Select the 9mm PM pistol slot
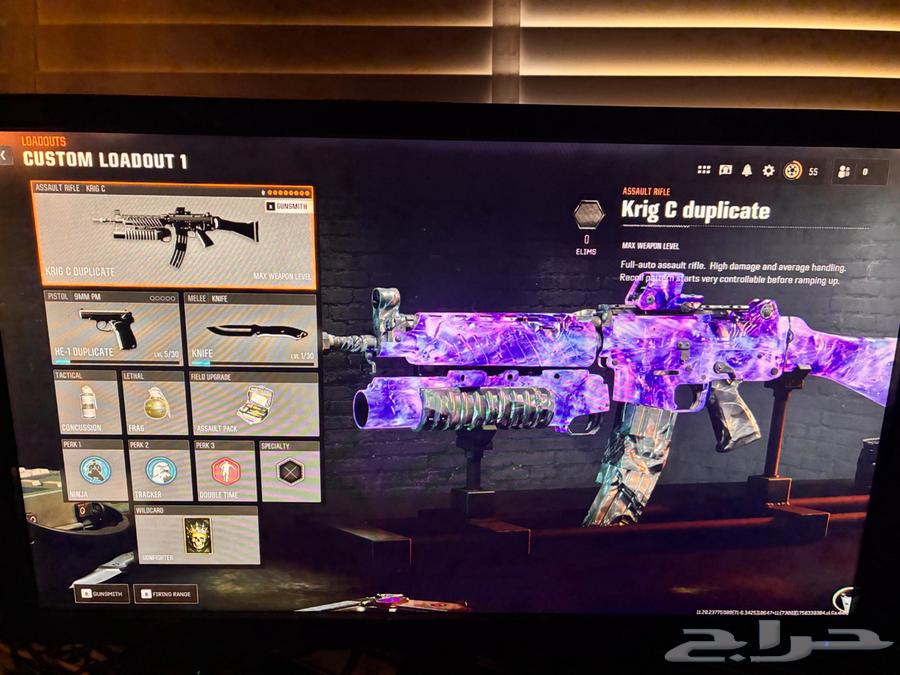Image resolution: width=900 pixels, height=675 pixels. coord(111,328)
